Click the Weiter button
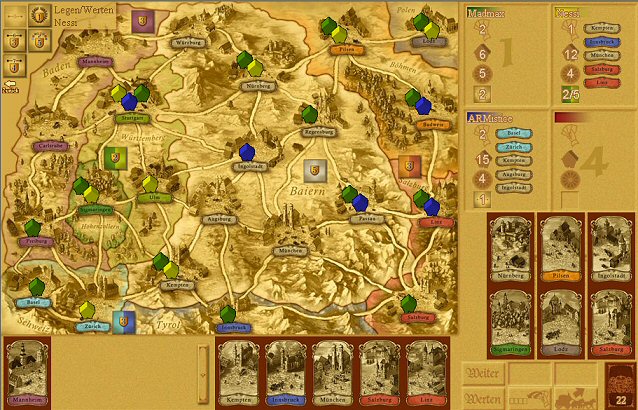 coord(482,373)
